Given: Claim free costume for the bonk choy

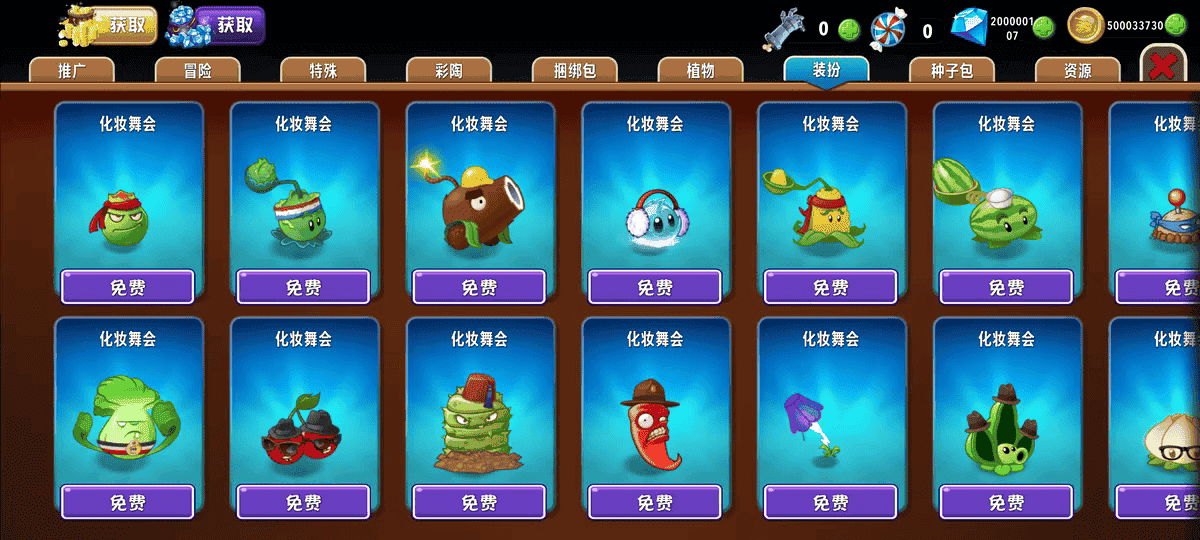Looking at the screenshot, I should coord(127,502).
